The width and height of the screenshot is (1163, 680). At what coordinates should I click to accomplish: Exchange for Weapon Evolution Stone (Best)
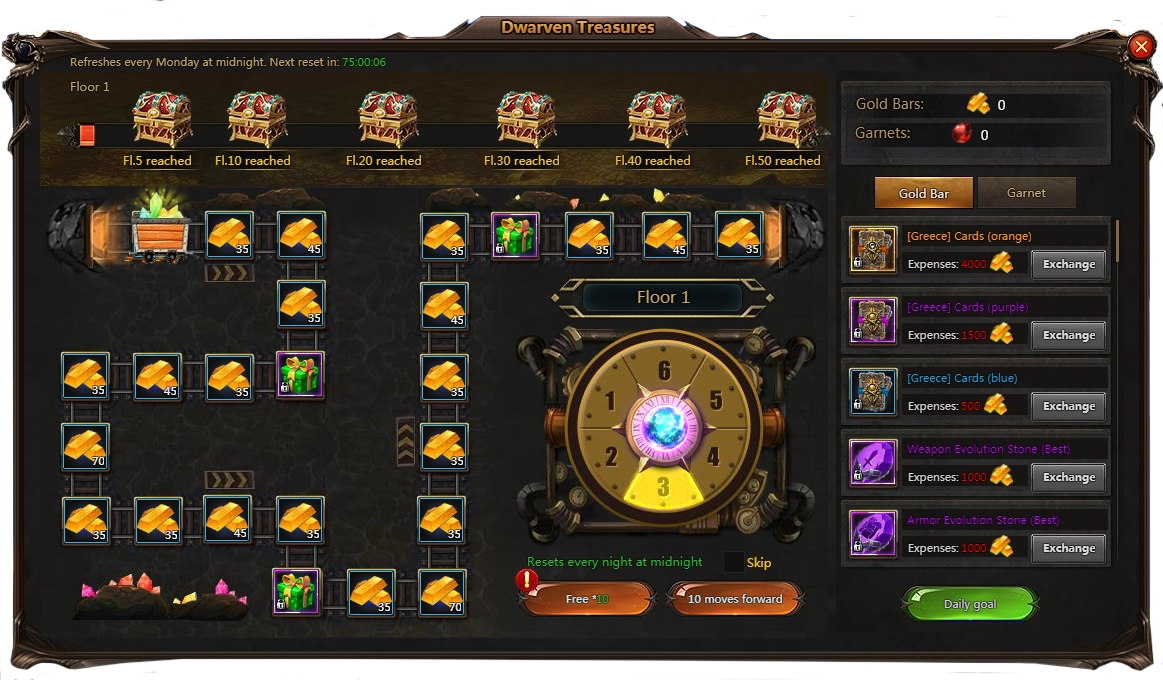1068,478
